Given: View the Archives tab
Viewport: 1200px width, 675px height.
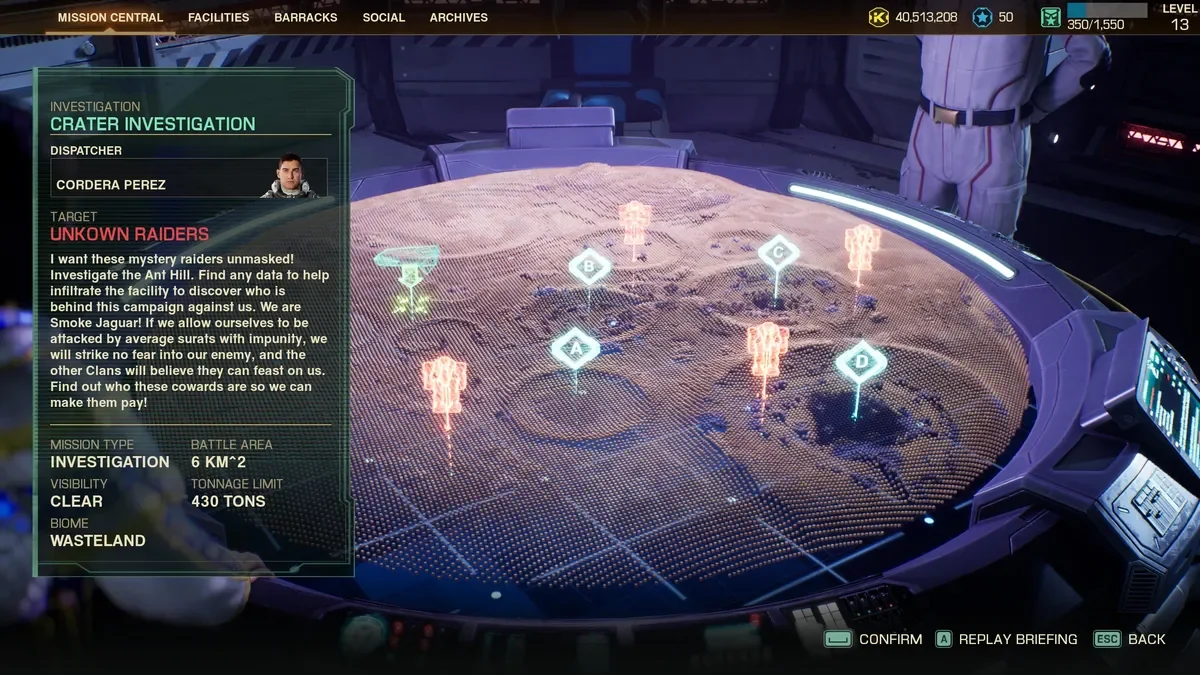Looking at the screenshot, I should pos(459,17).
